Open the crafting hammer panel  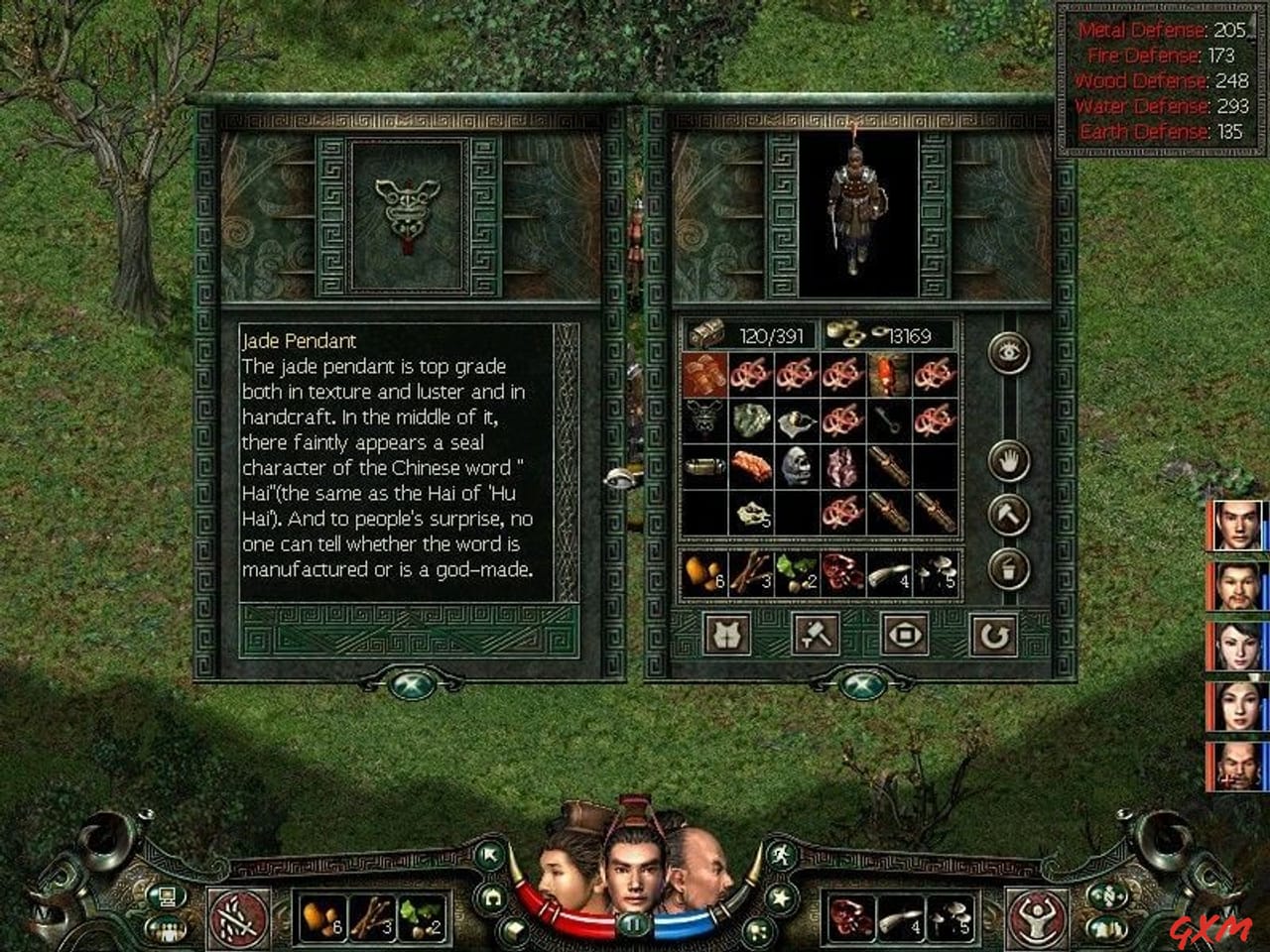(816, 635)
